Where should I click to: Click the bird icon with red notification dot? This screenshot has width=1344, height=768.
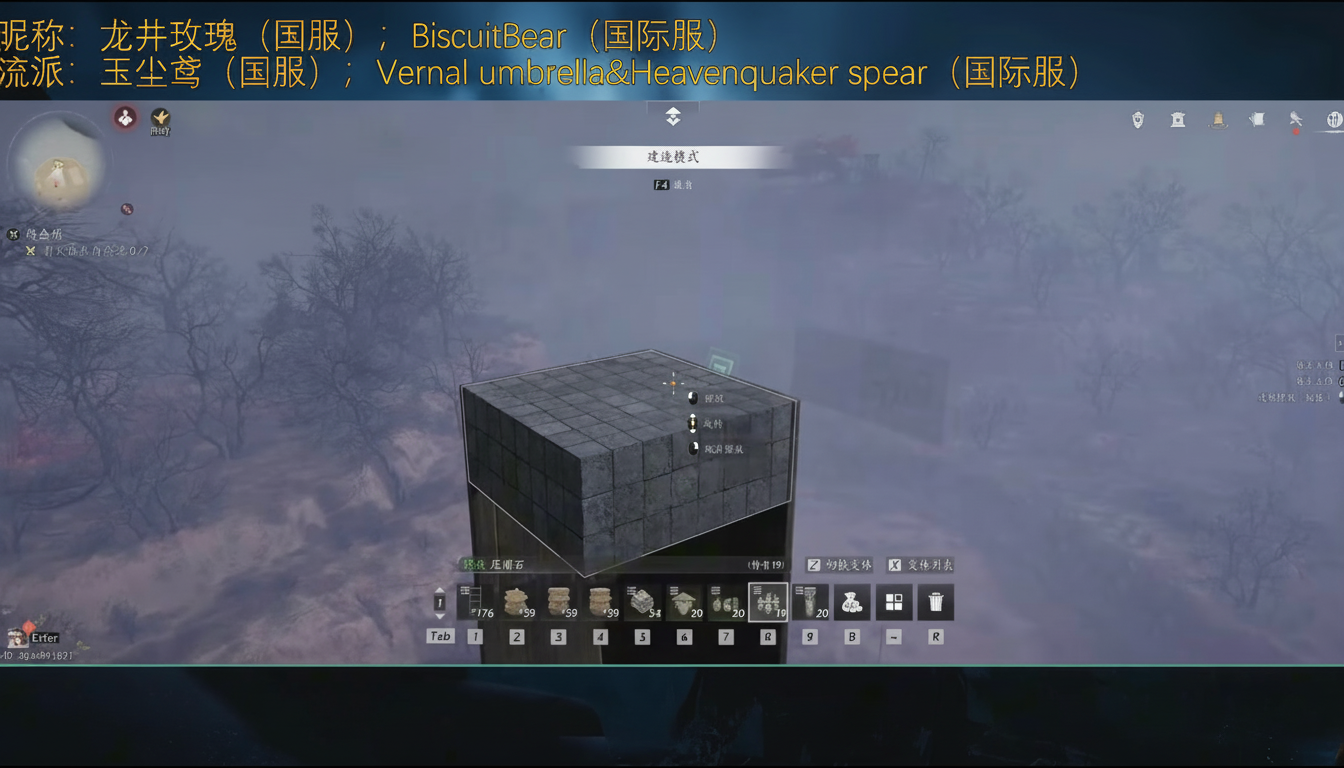(x=1296, y=119)
